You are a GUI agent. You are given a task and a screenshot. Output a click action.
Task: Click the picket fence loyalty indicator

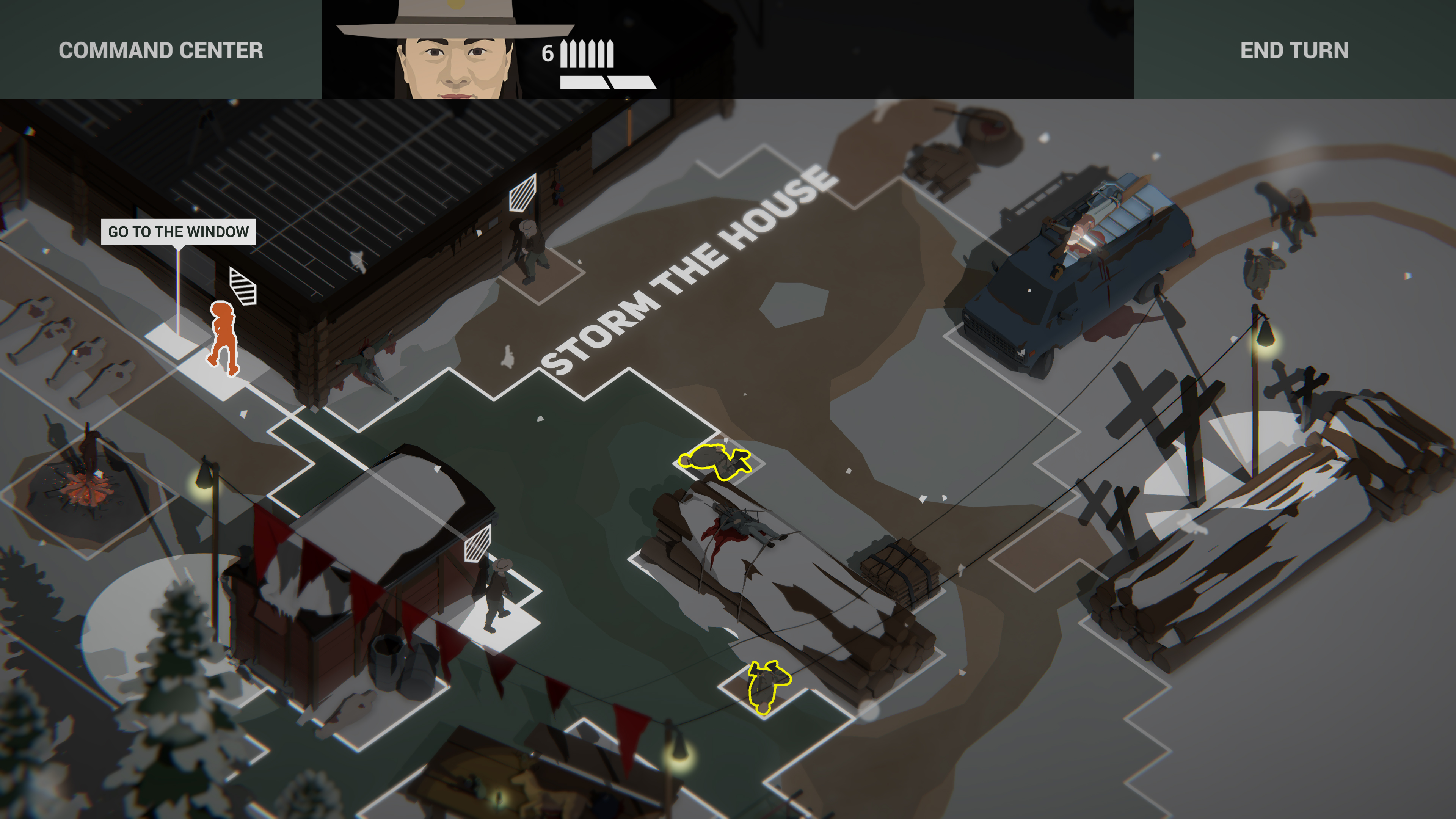pos(586,54)
